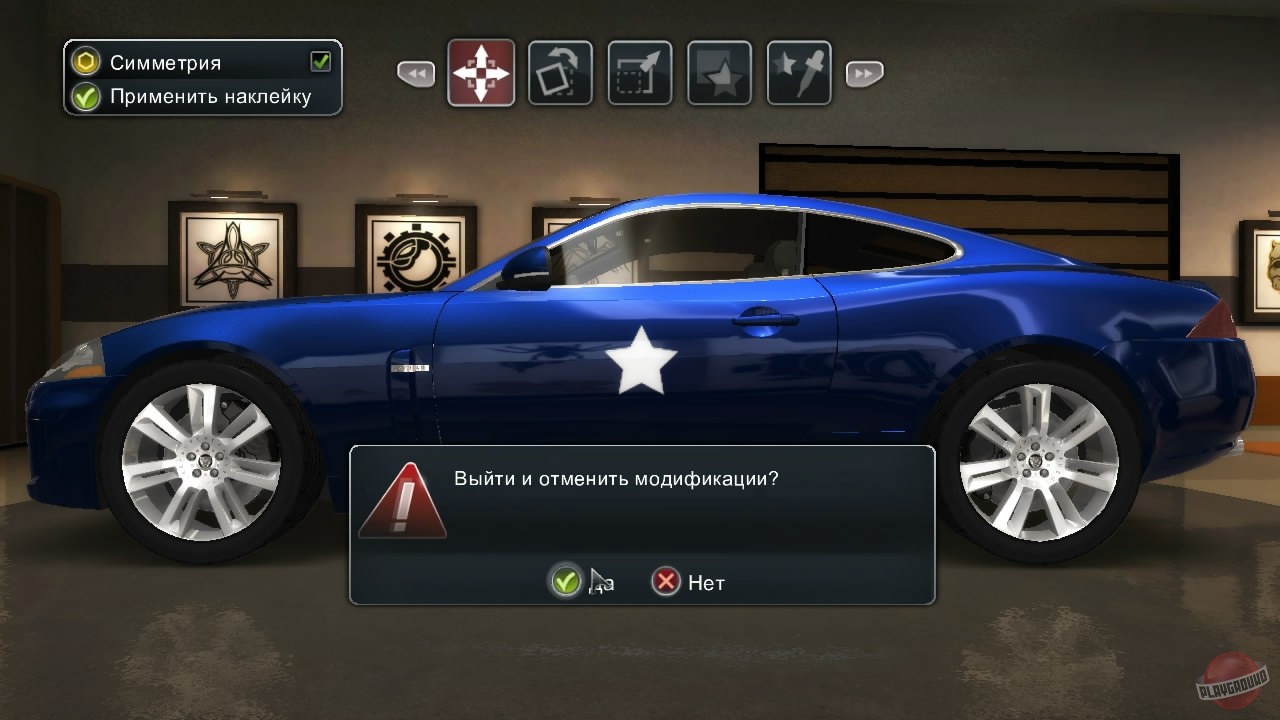Select the move sticker tool
1280x720 pixels.
[481, 72]
